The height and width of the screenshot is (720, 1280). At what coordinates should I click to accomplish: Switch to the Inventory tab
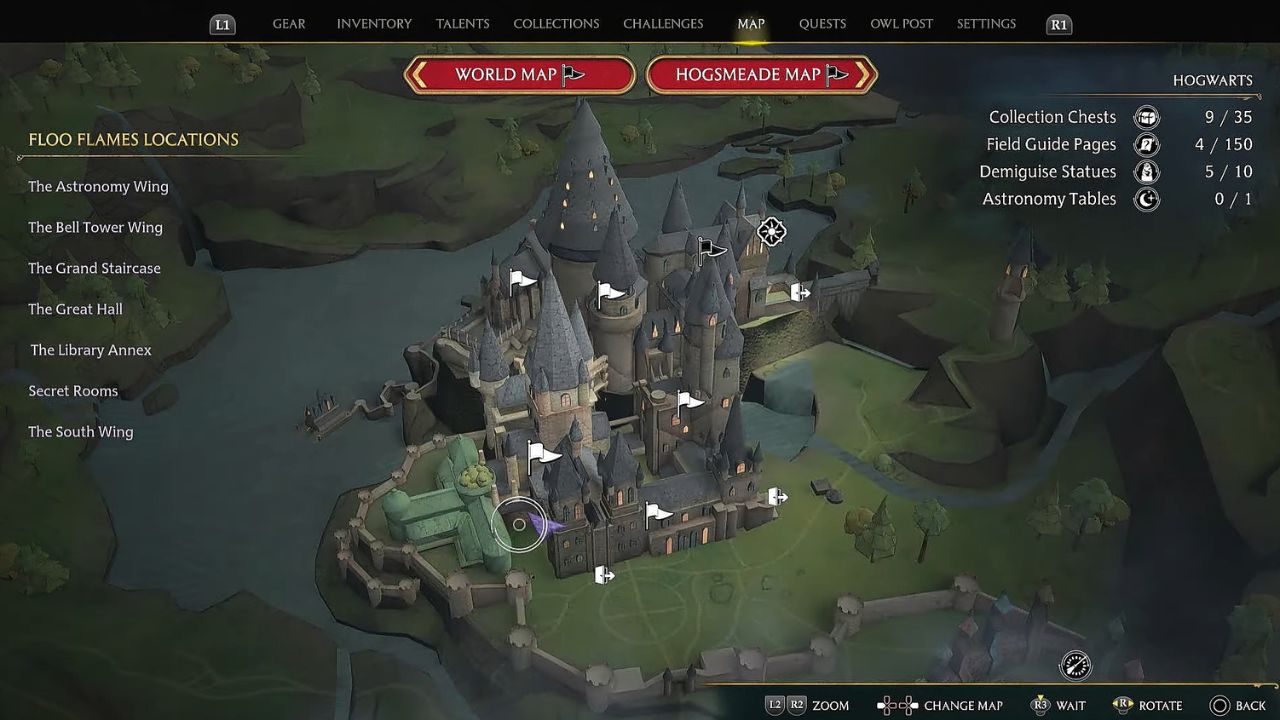pos(374,24)
